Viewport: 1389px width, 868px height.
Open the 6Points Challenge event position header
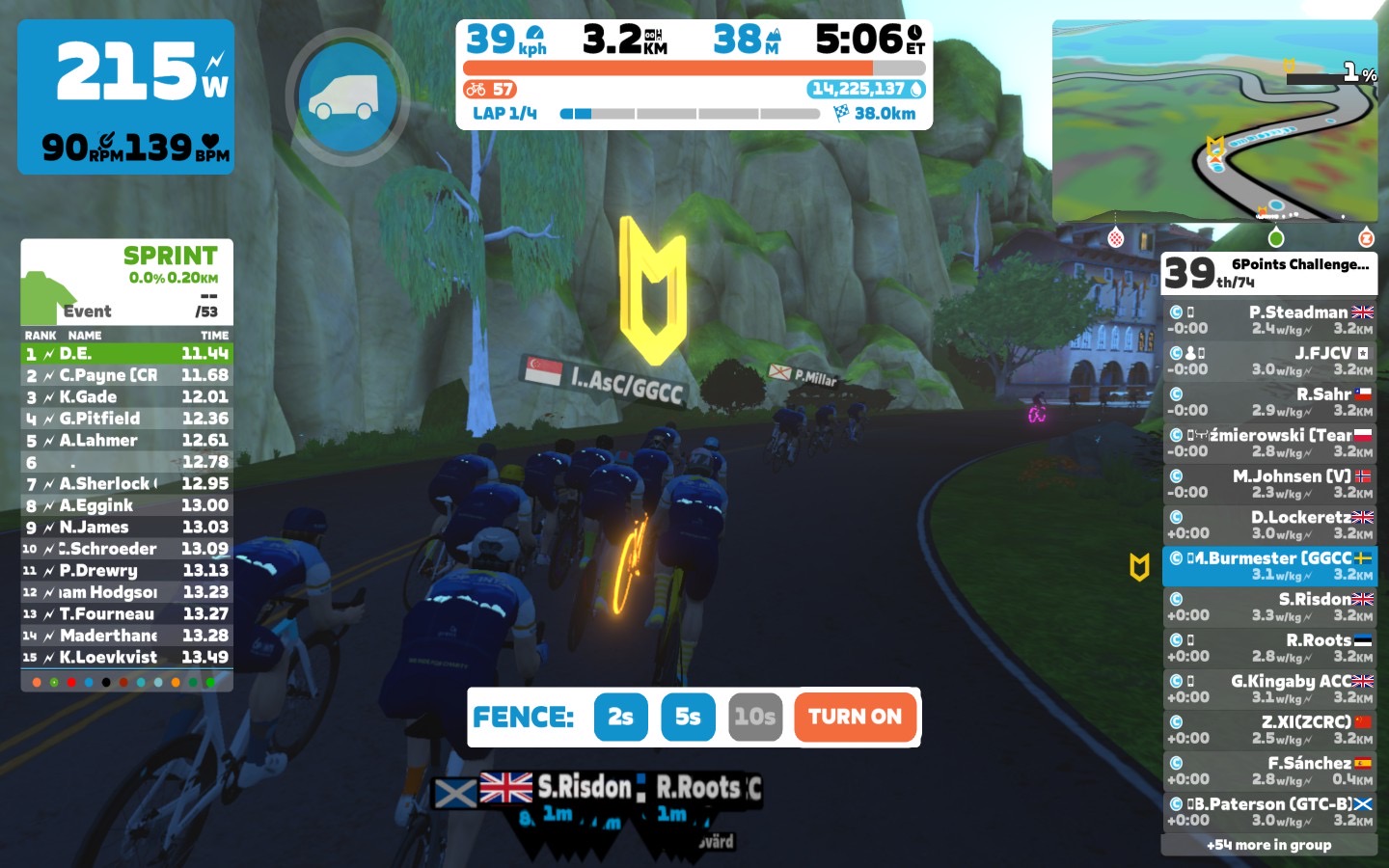[x=1268, y=273]
